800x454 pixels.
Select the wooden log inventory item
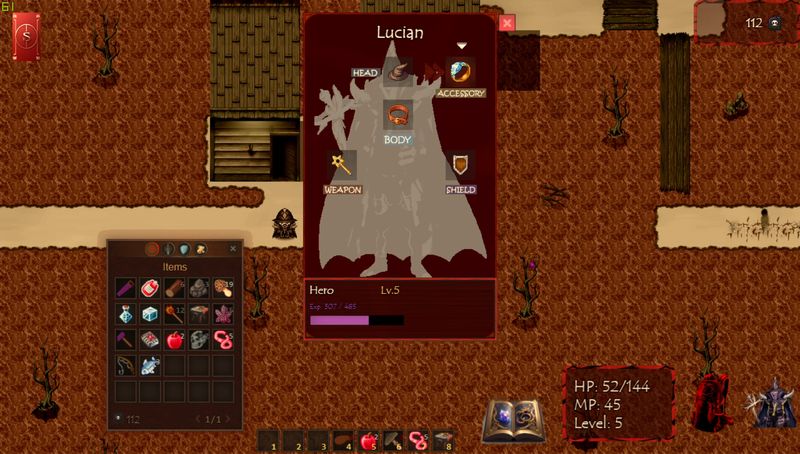pos(174,289)
